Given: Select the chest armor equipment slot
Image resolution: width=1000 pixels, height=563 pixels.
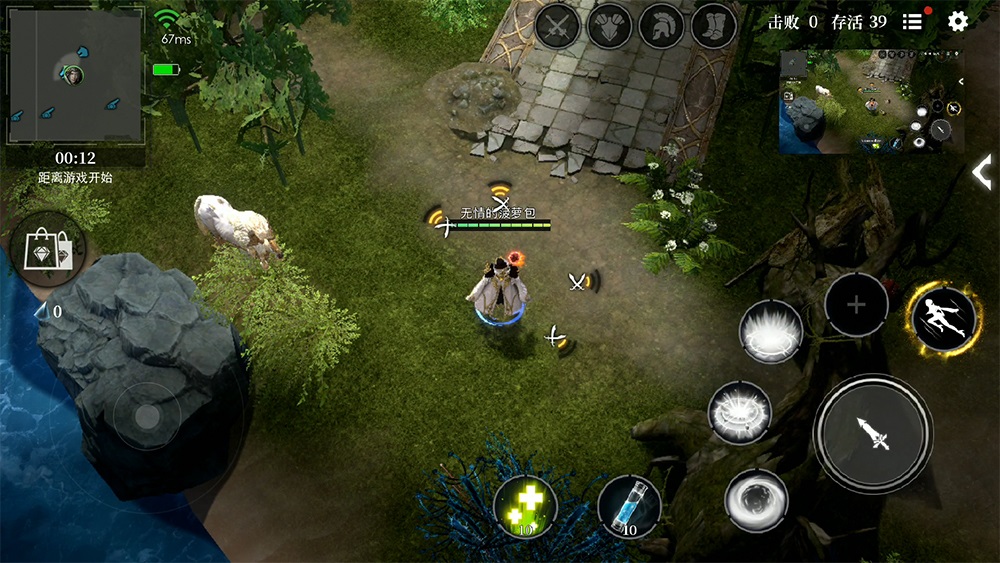Looking at the screenshot, I should click(609, 26).
